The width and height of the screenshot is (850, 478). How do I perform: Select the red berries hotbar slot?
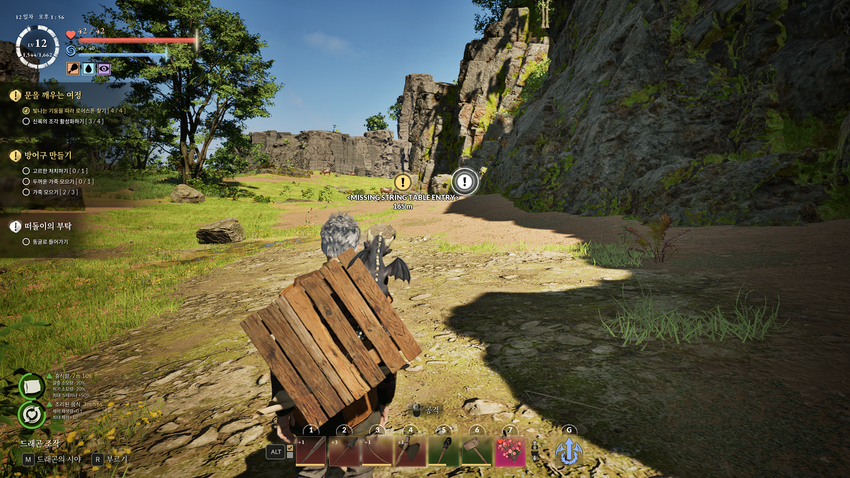(x=510, y=451)
